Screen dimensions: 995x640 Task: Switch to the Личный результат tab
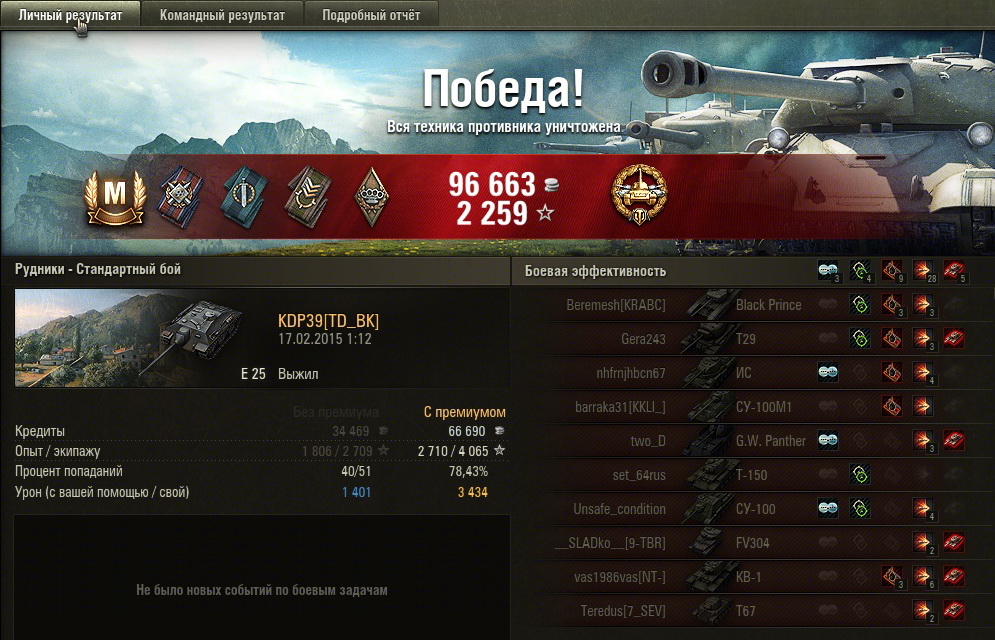click(70, 15)
